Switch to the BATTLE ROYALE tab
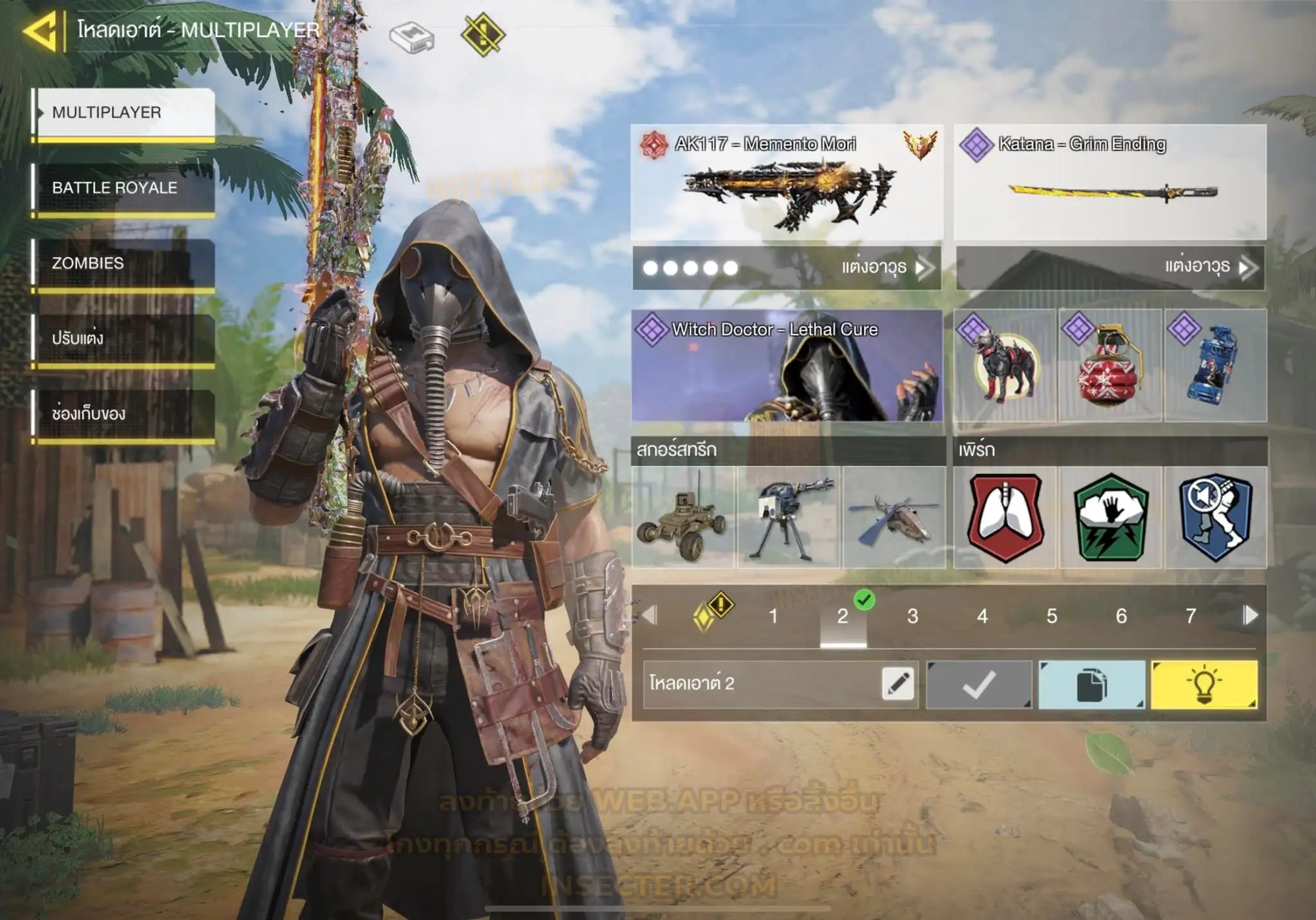 [123, 188]
